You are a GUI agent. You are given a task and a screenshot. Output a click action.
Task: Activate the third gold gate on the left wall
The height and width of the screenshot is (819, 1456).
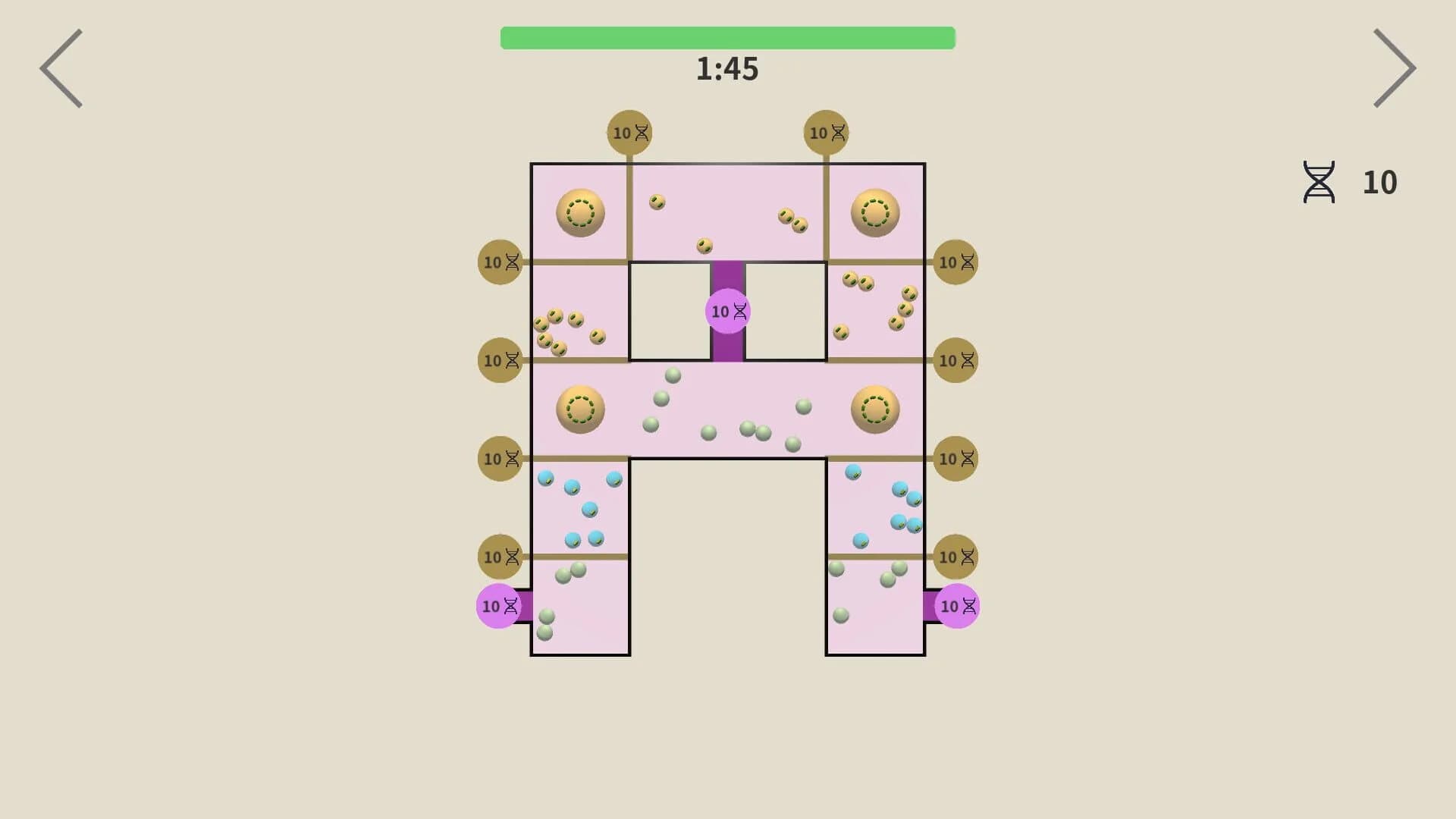500,459
